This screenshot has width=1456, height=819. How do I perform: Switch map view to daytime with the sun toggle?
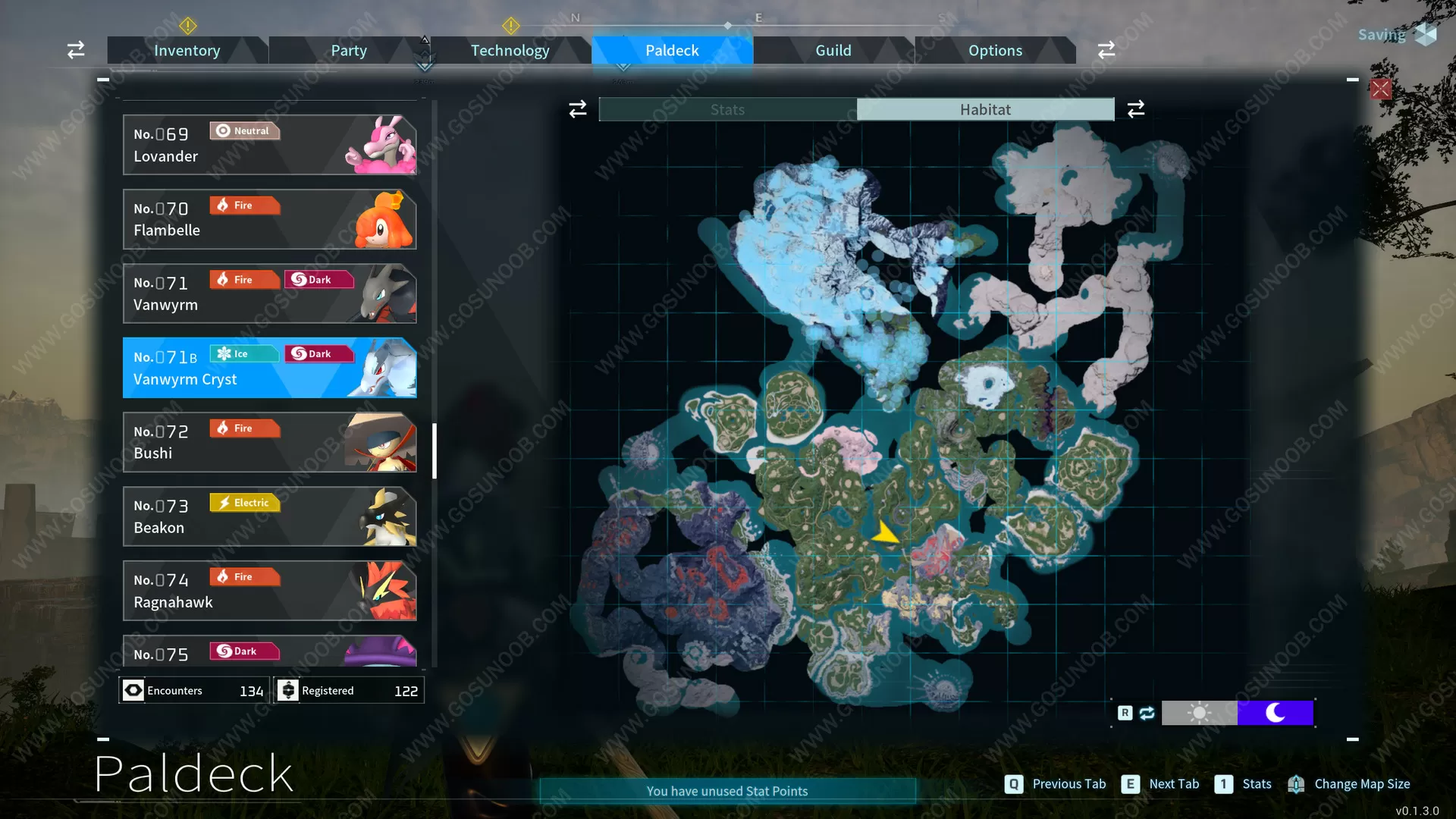(1199, 713)
